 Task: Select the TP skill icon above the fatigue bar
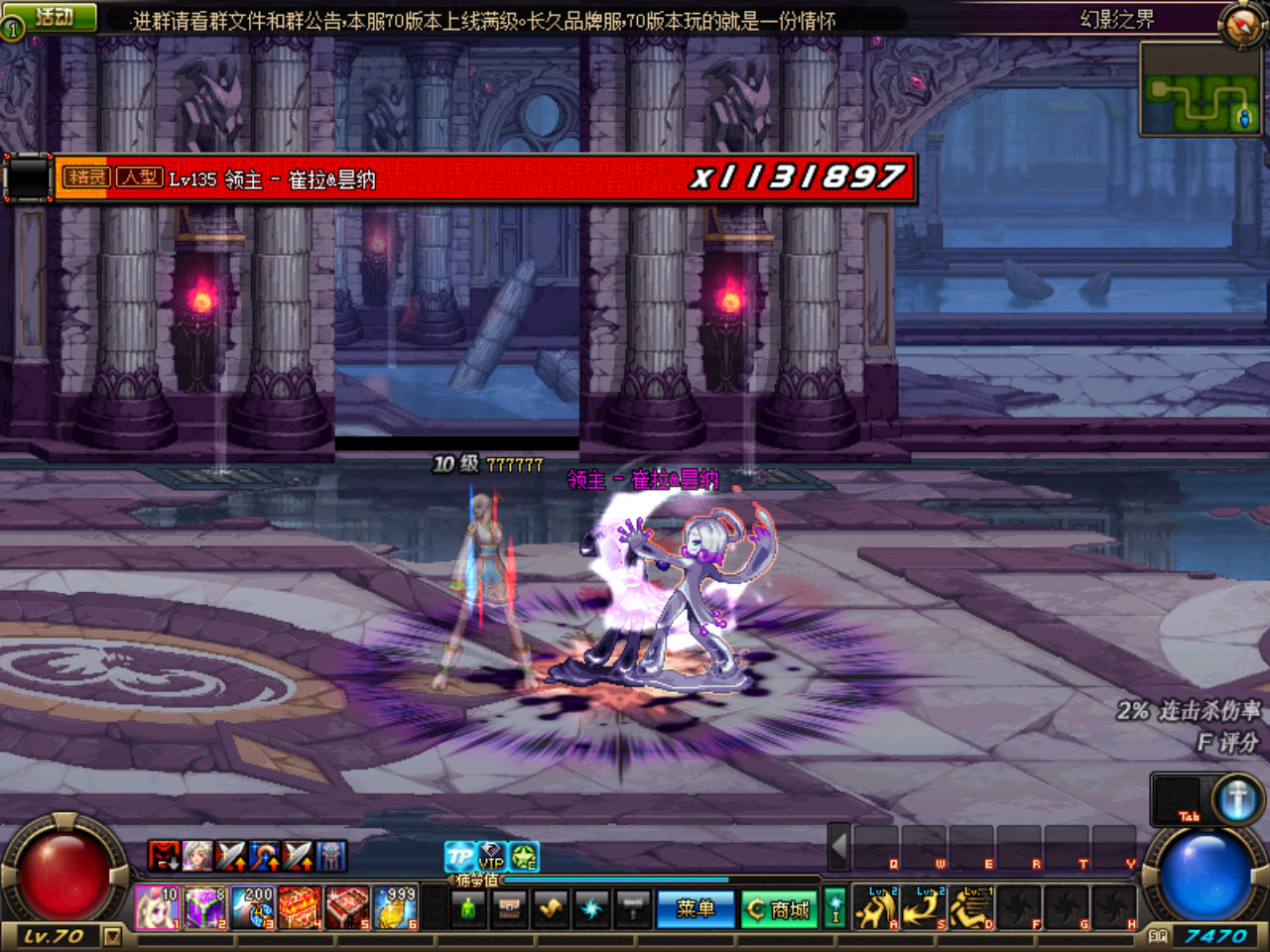tap(459, 856)
